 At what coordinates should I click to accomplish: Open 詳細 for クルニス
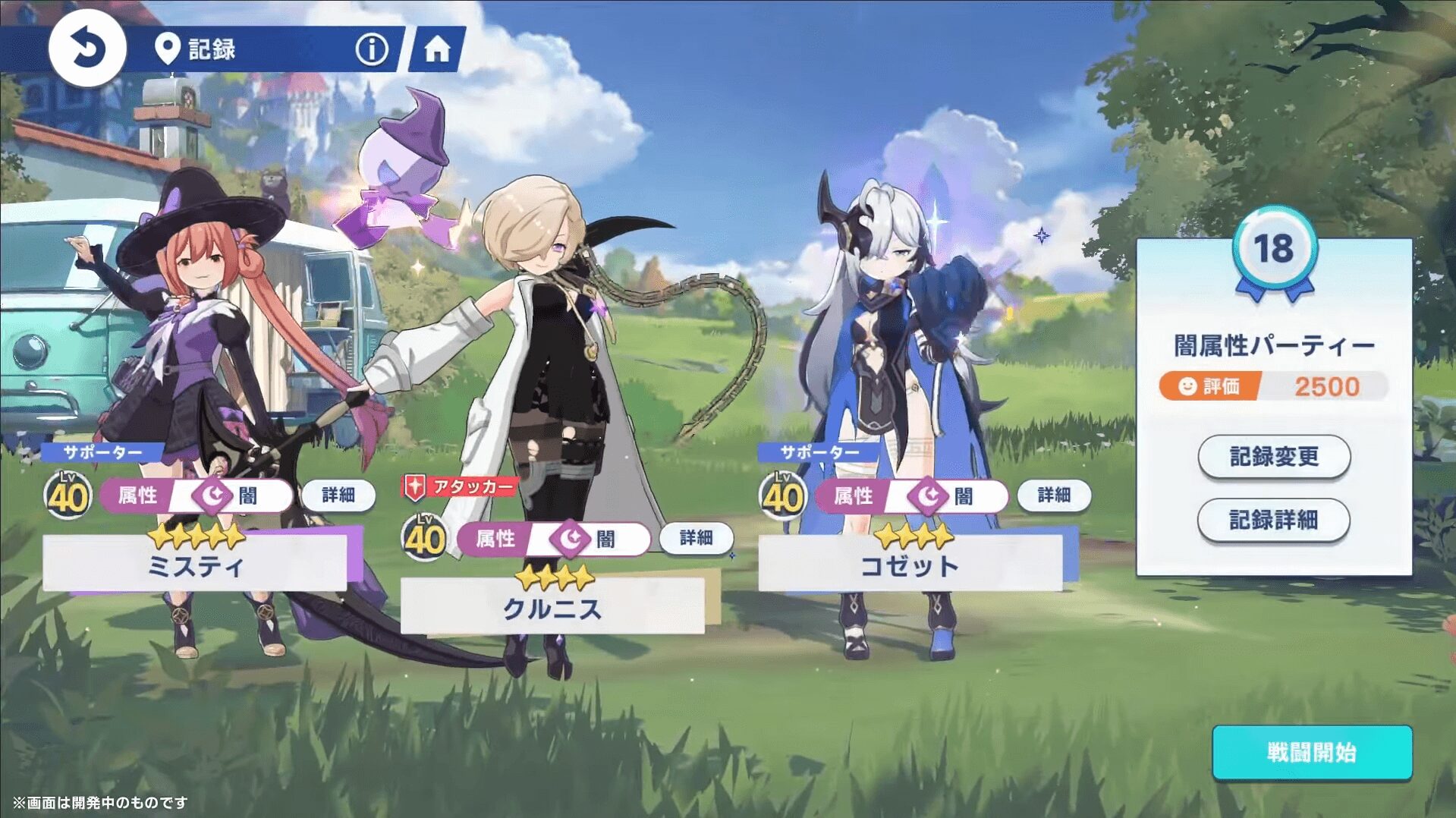coord(696,538)
